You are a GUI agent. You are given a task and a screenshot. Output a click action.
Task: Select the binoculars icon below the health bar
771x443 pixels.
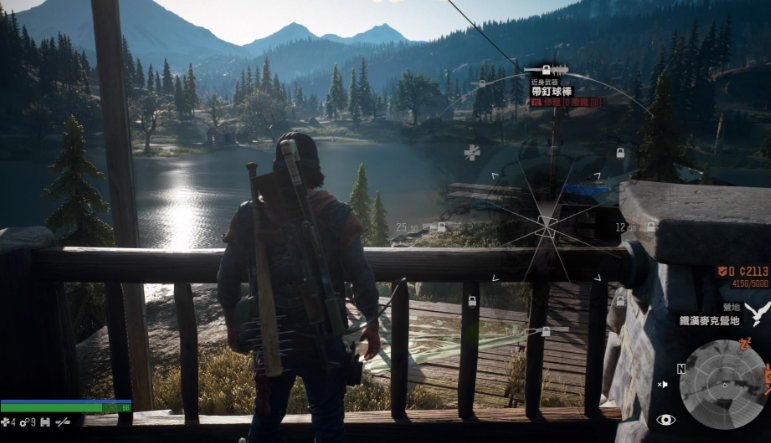click(44, 424)
